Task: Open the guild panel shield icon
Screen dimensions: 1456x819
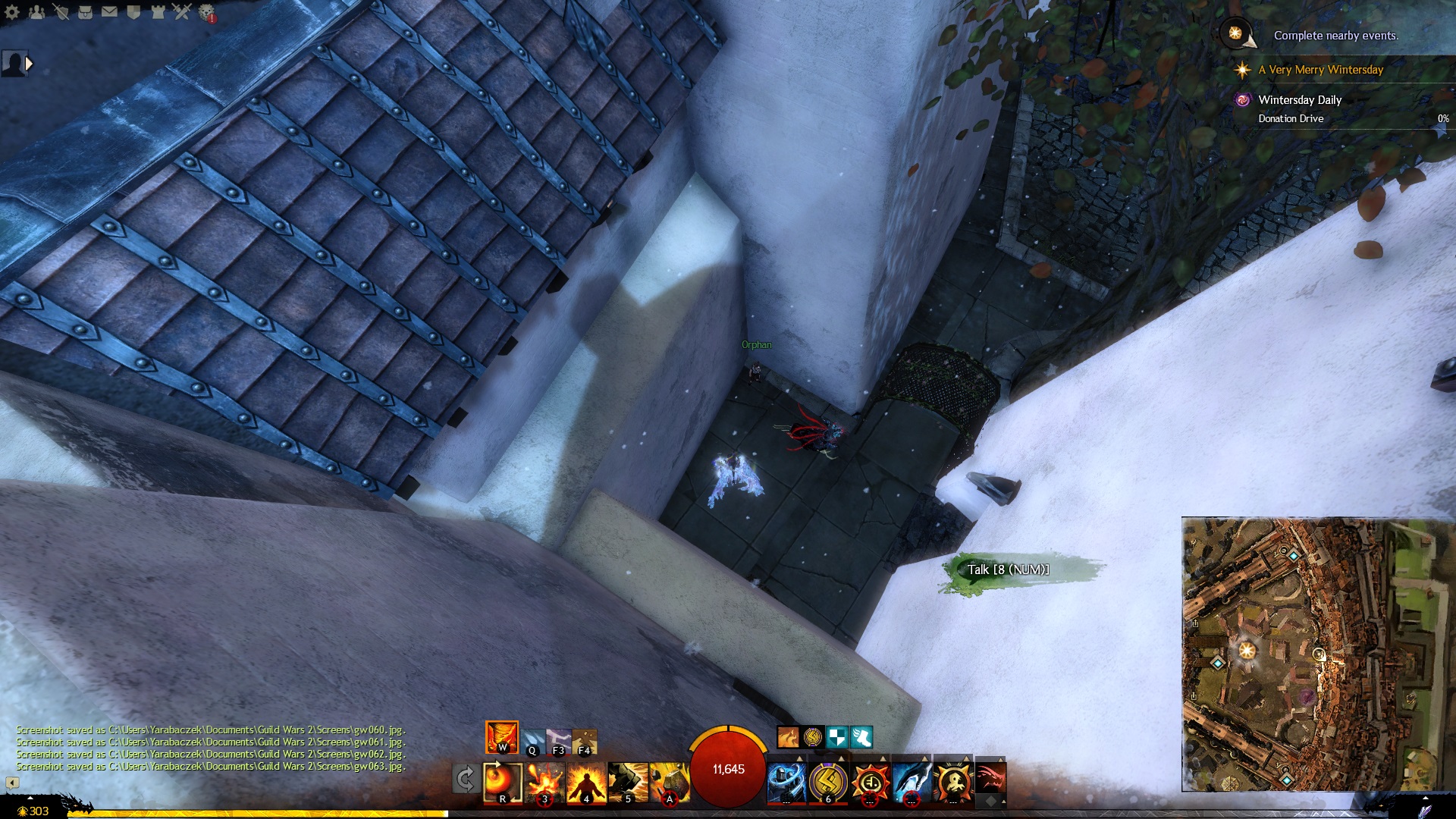Action: tap(133, 12)
